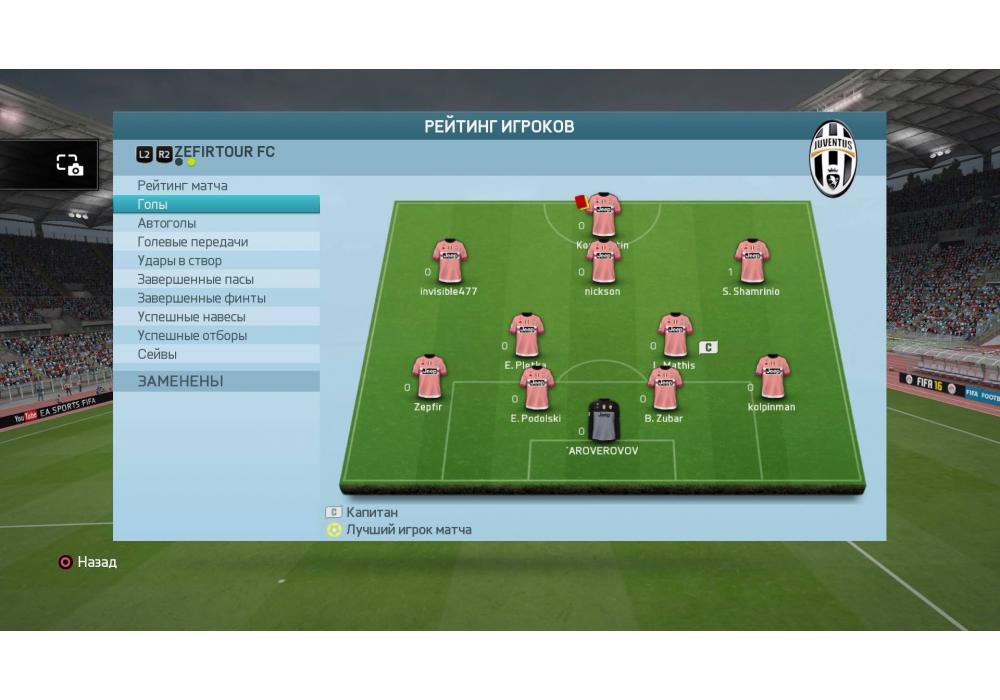The width and height of the screenshot is (1000, 700).
Task: Pick E. Podolski on the pitch
Action: (536, 389)
